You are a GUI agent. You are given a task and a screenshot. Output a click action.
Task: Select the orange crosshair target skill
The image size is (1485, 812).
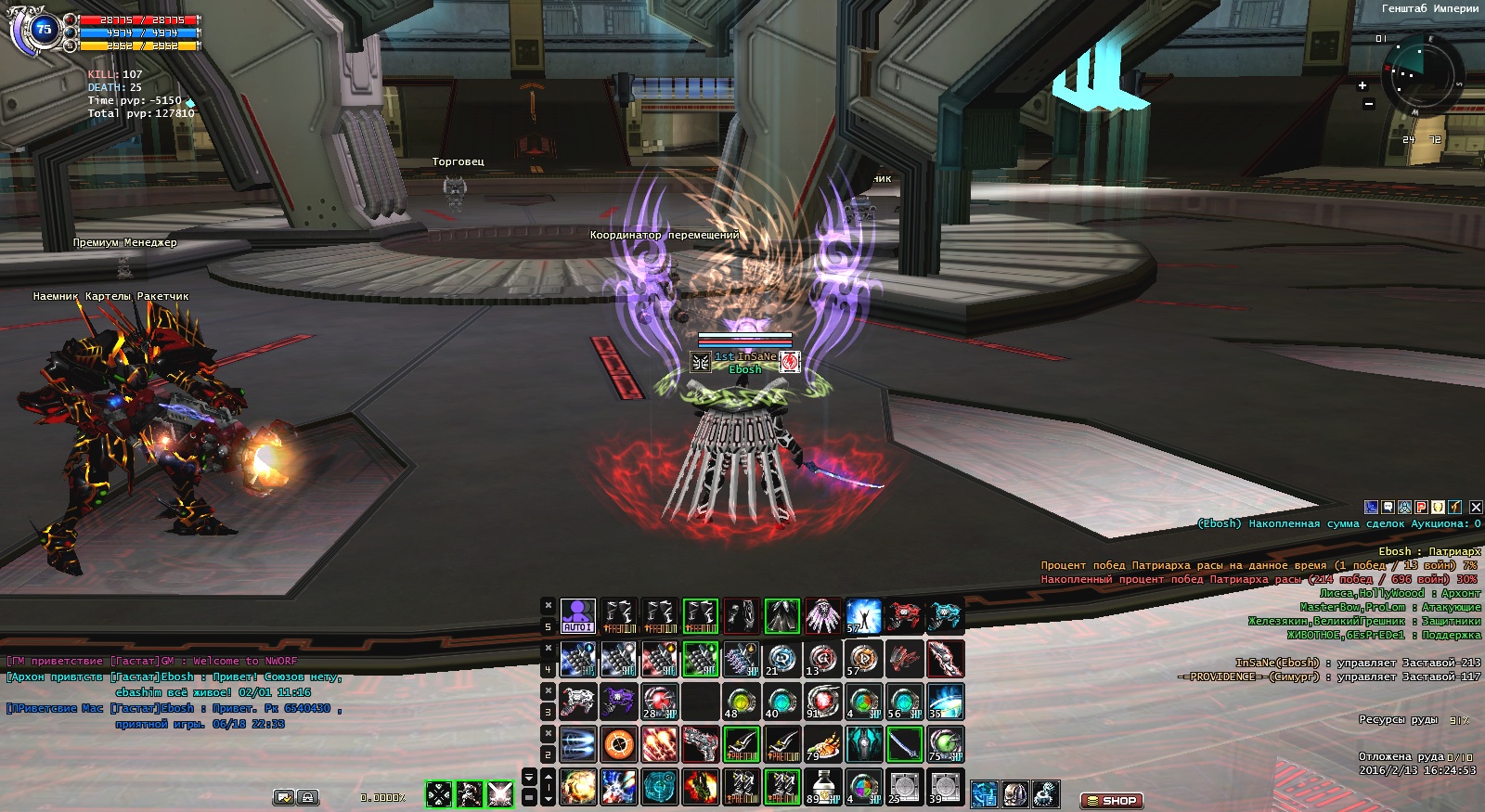click(x=619, y=744)
